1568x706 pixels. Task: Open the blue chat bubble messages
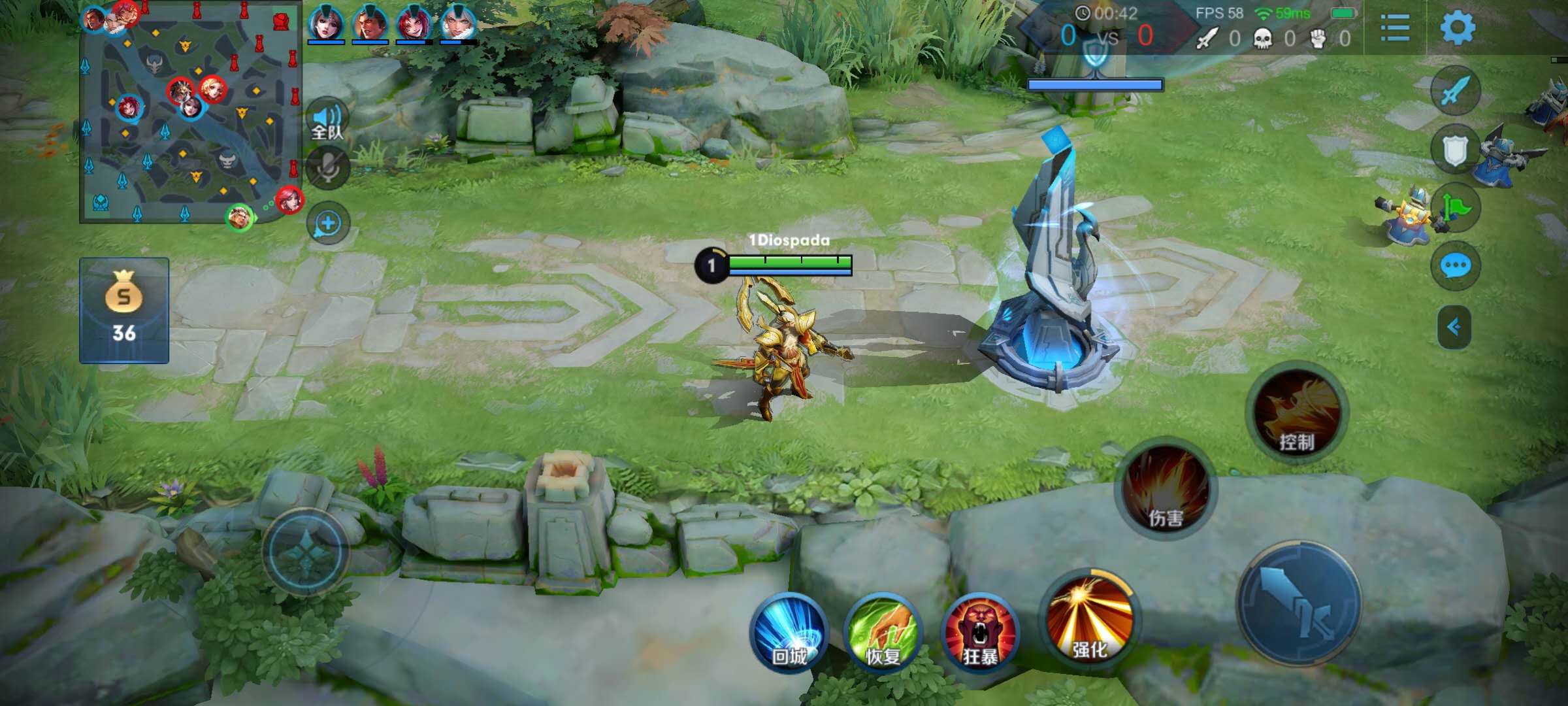pyautogui.click(x=1456, y=266)
